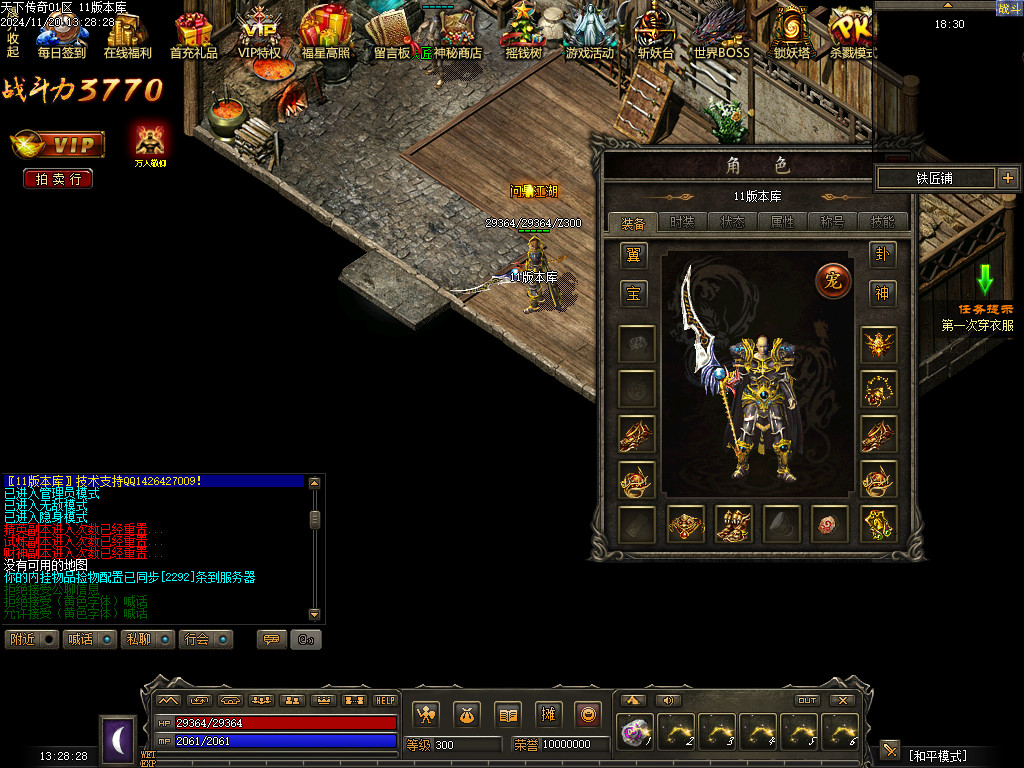Select the 附近 nearby chat channel
1024x768 pixels.
click(x=32, y=639)
